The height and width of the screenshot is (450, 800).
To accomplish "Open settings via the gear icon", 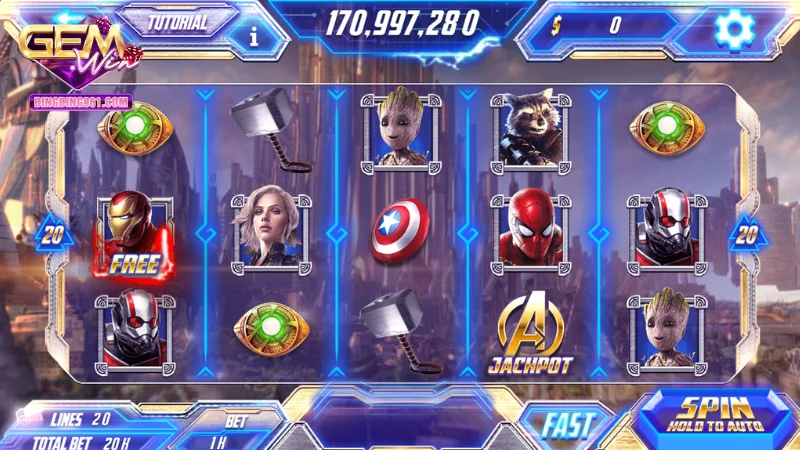I will point(733,29).
